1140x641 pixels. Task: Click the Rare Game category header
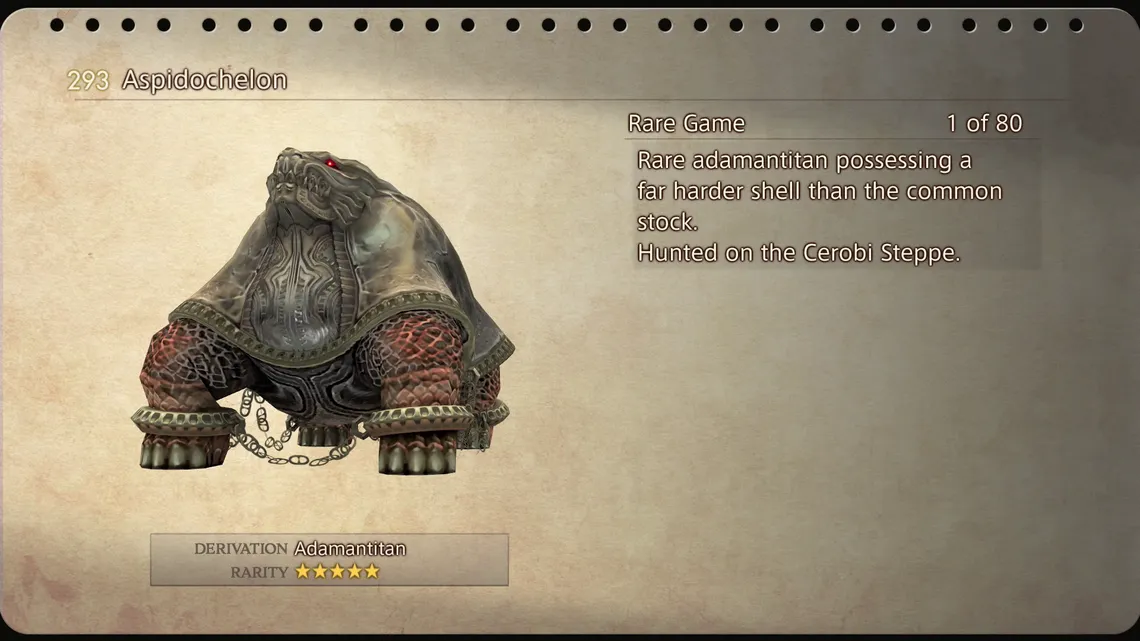(686, 124)
